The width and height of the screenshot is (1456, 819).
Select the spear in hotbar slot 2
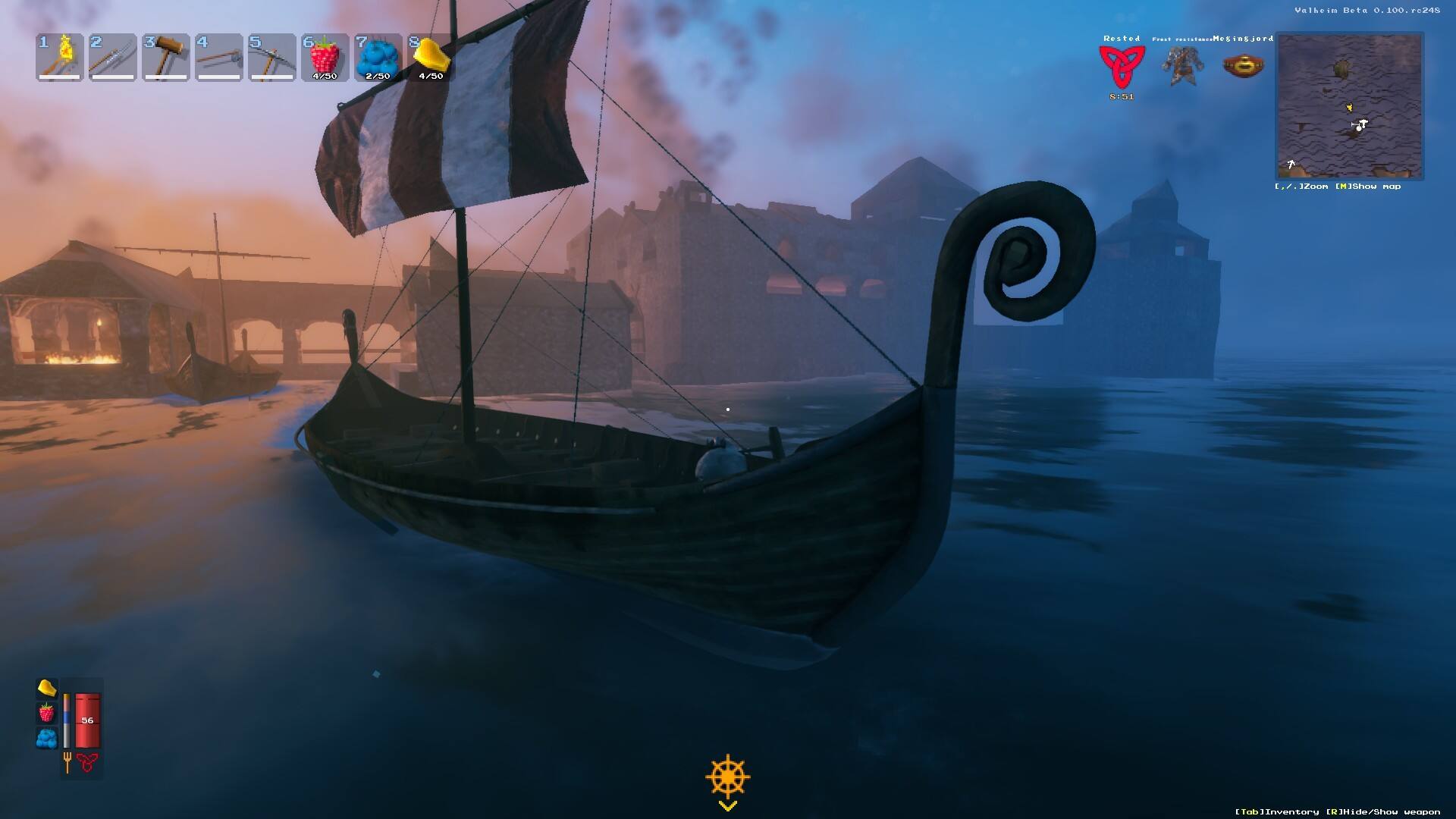[x=112, y=57]
